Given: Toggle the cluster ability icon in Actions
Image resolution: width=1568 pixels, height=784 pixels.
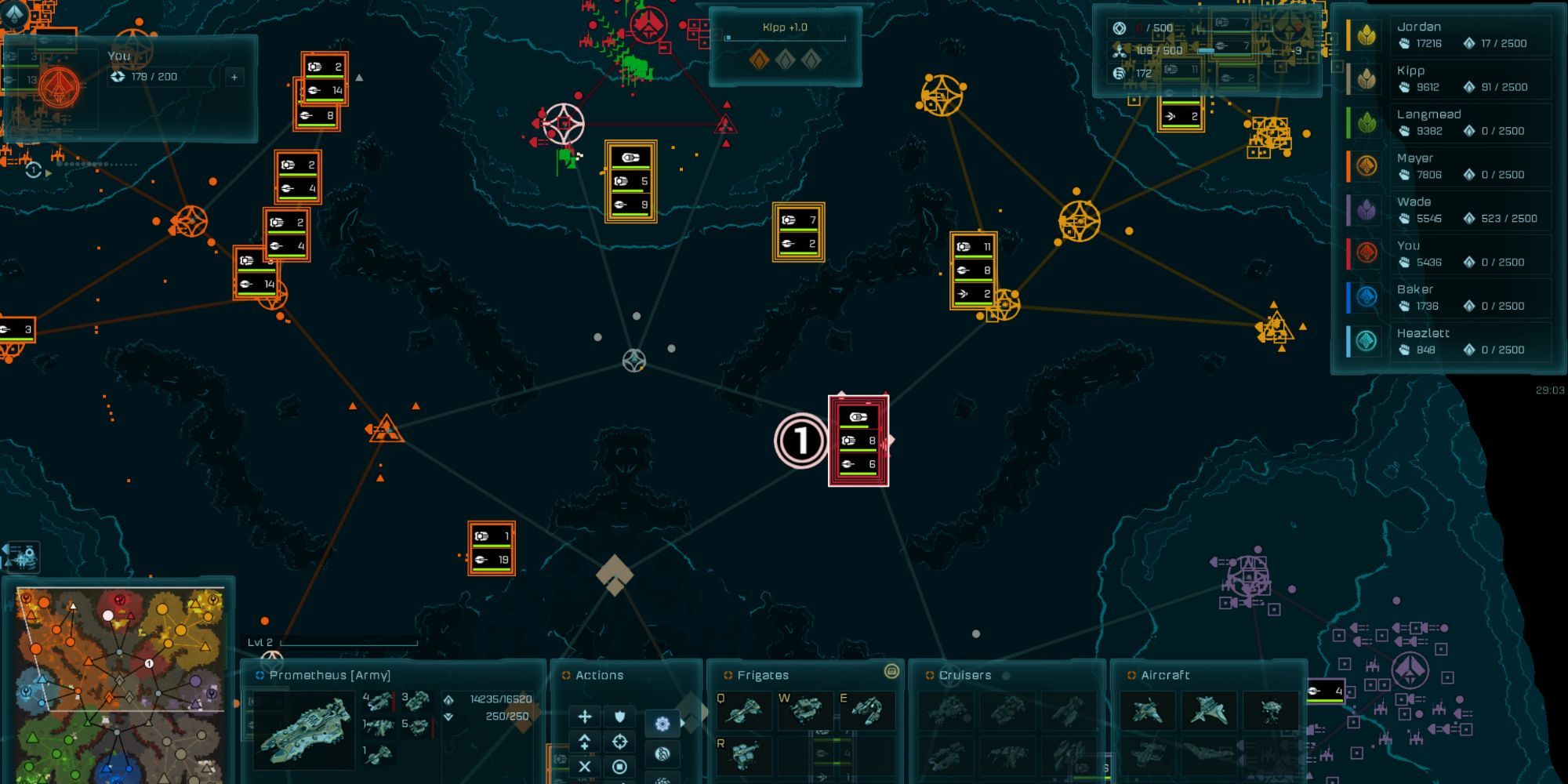Looking at the screenshot, I should coord(662,781).
